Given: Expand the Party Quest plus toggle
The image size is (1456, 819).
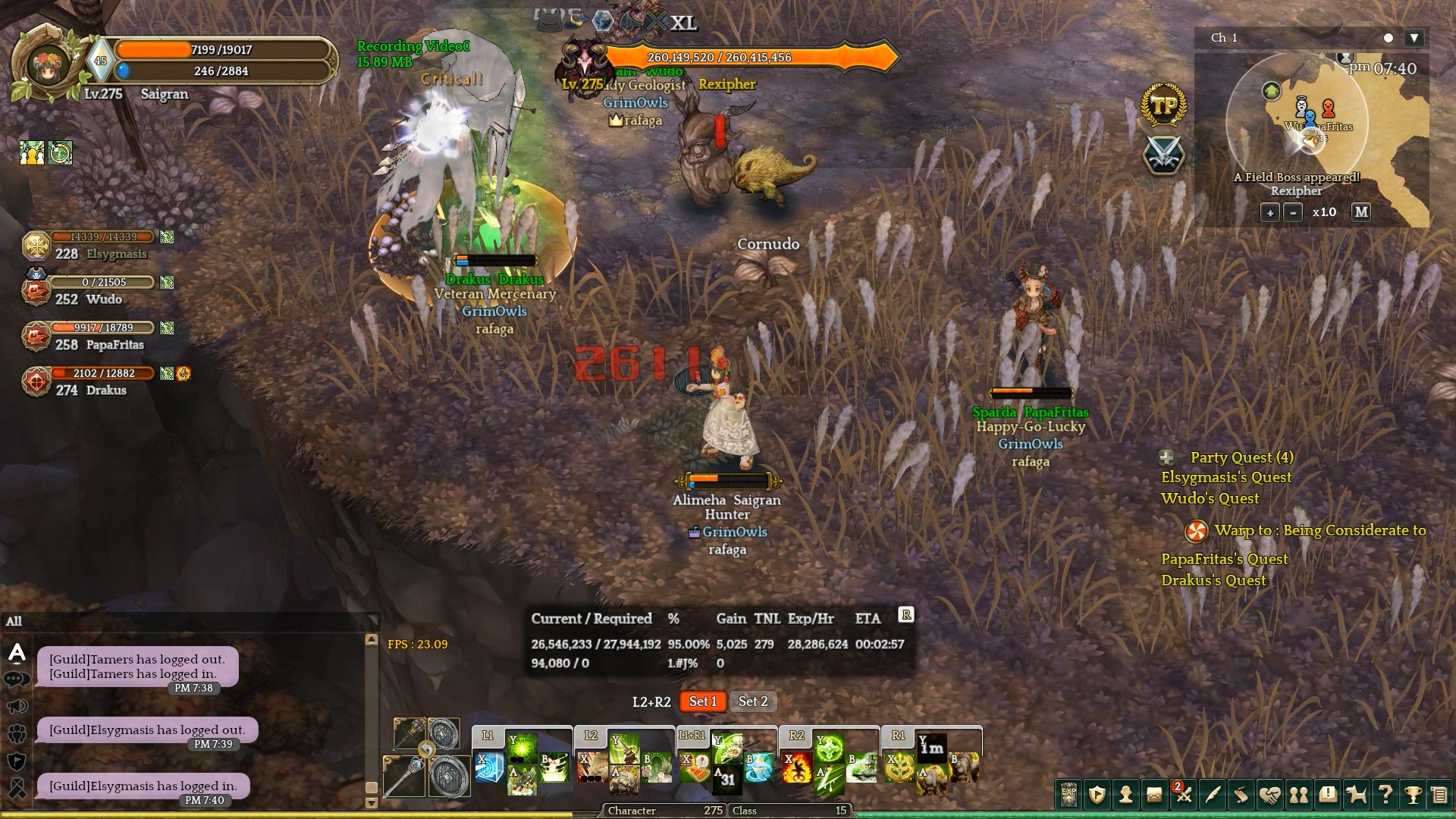Looking at the screenshot, I should (x=1167, y=457).
